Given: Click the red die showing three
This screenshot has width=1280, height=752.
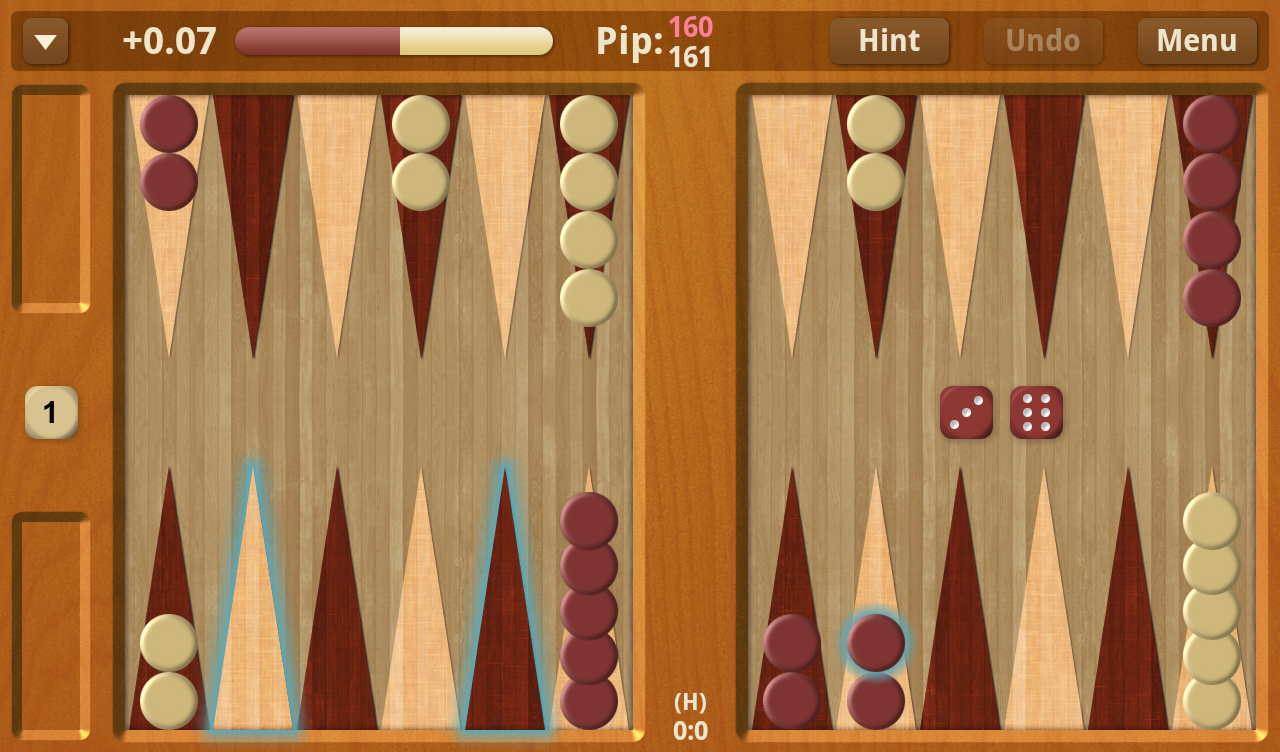Looking at the screenshot, I should point(966,412).
